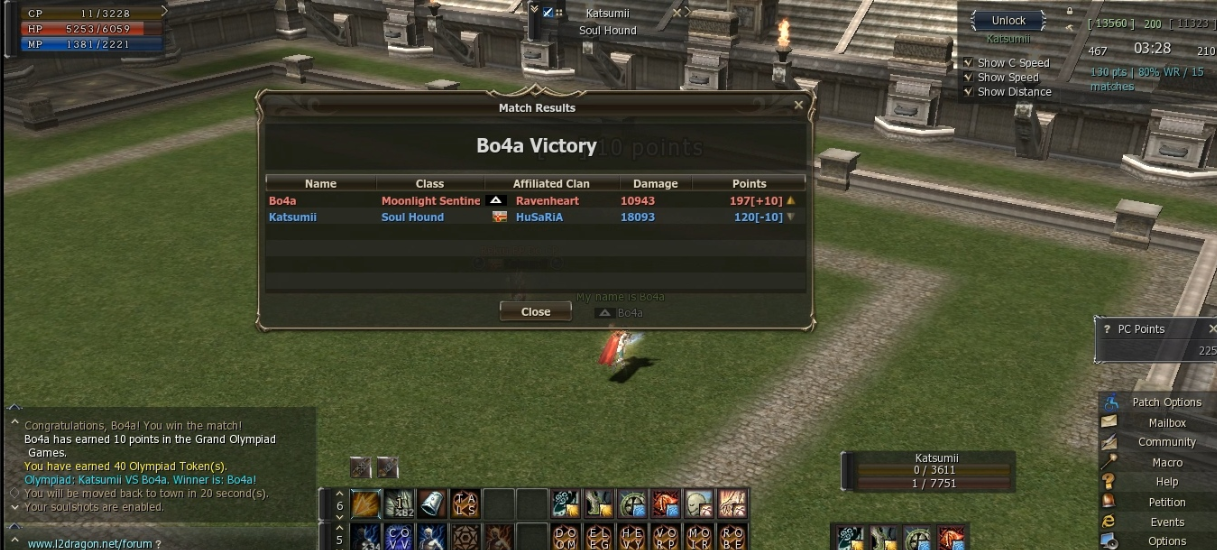
Task: Close the PC Points panel
Action: click(x=1212, y=329)
